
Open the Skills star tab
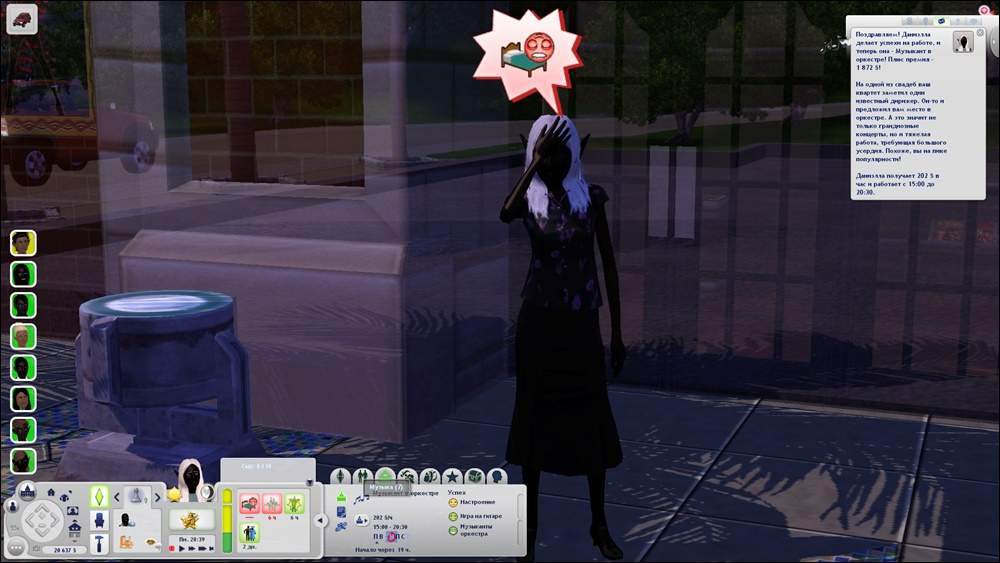(452, 477)
